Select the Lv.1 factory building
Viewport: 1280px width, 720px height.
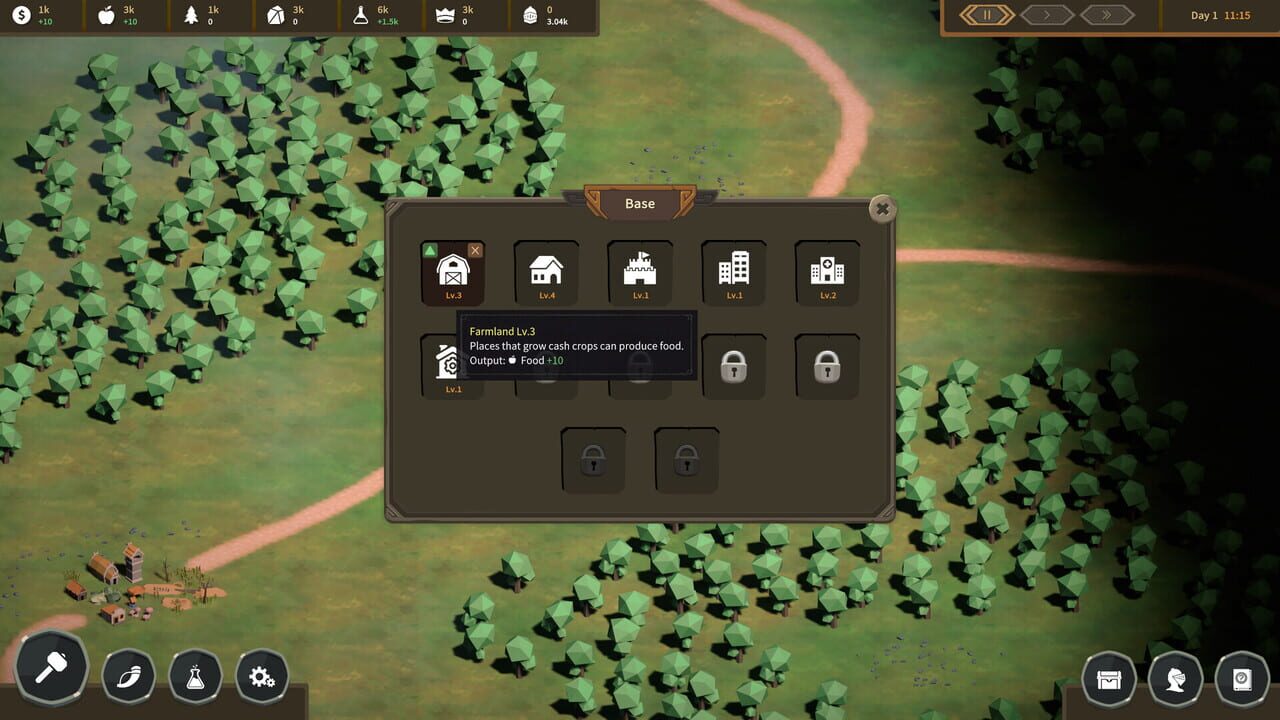click(x=453, y=364)
